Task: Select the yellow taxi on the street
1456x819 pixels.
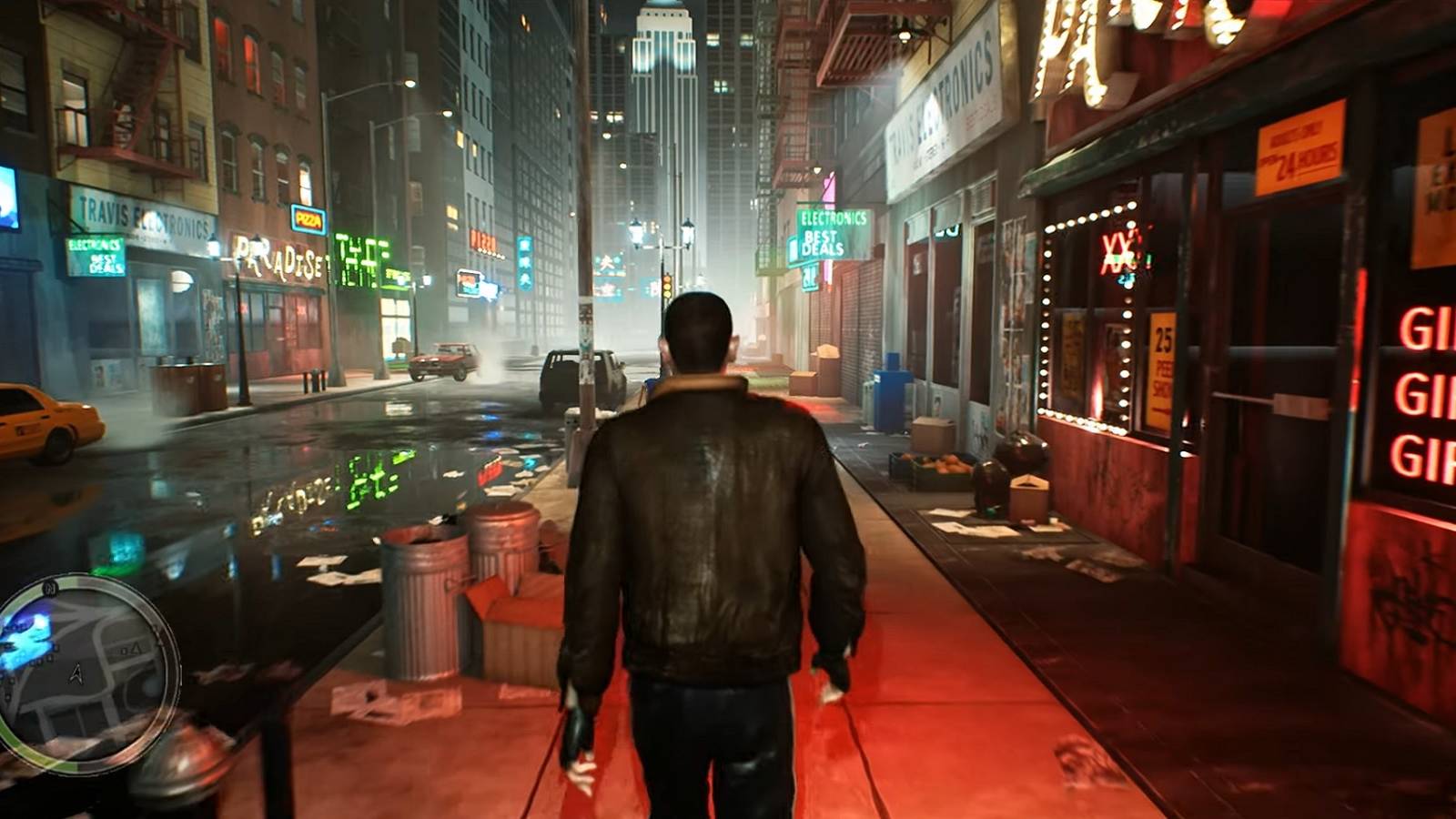Action: click(41, 419)
